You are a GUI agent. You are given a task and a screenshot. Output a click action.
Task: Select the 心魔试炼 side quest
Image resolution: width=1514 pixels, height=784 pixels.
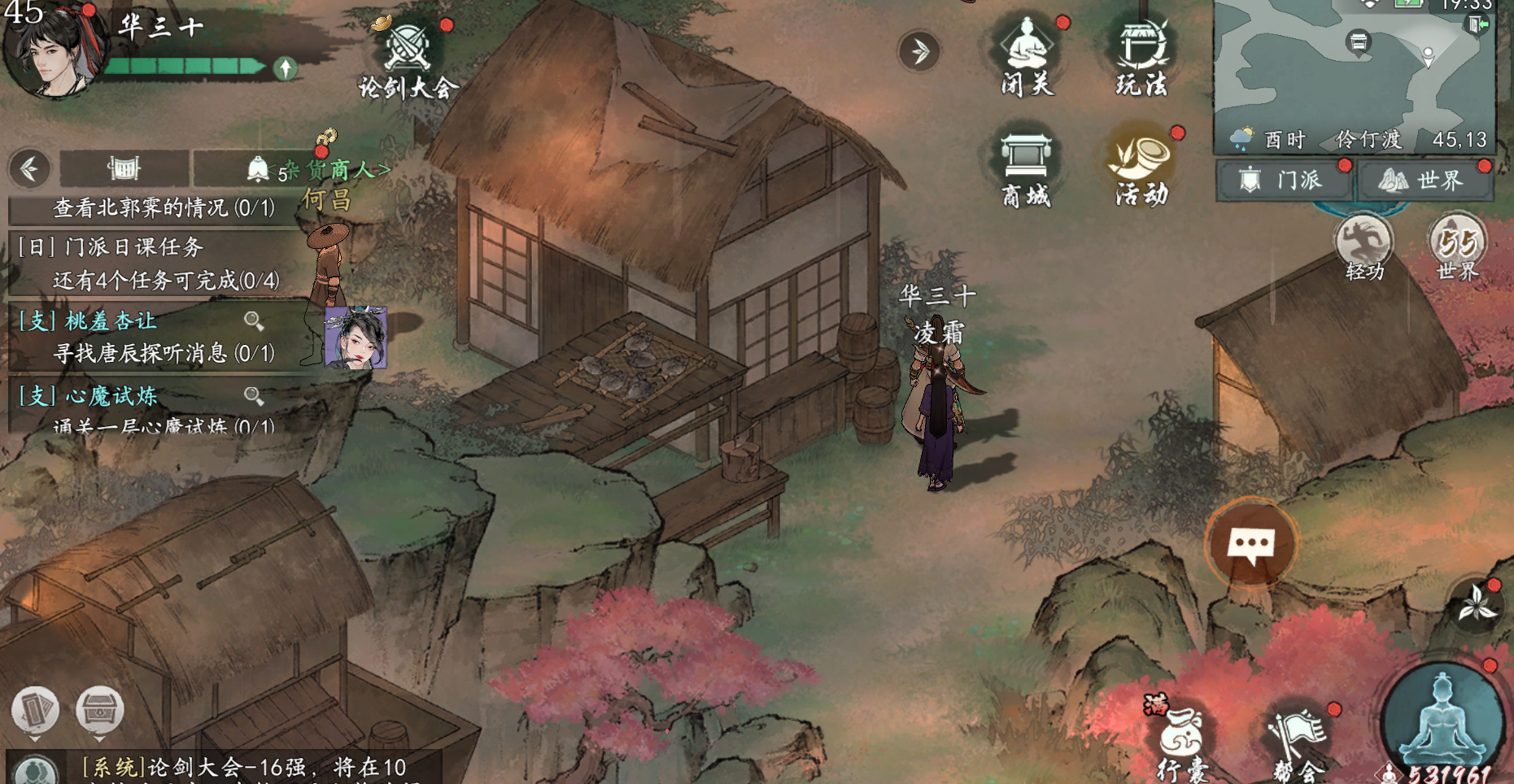[111, 396]
